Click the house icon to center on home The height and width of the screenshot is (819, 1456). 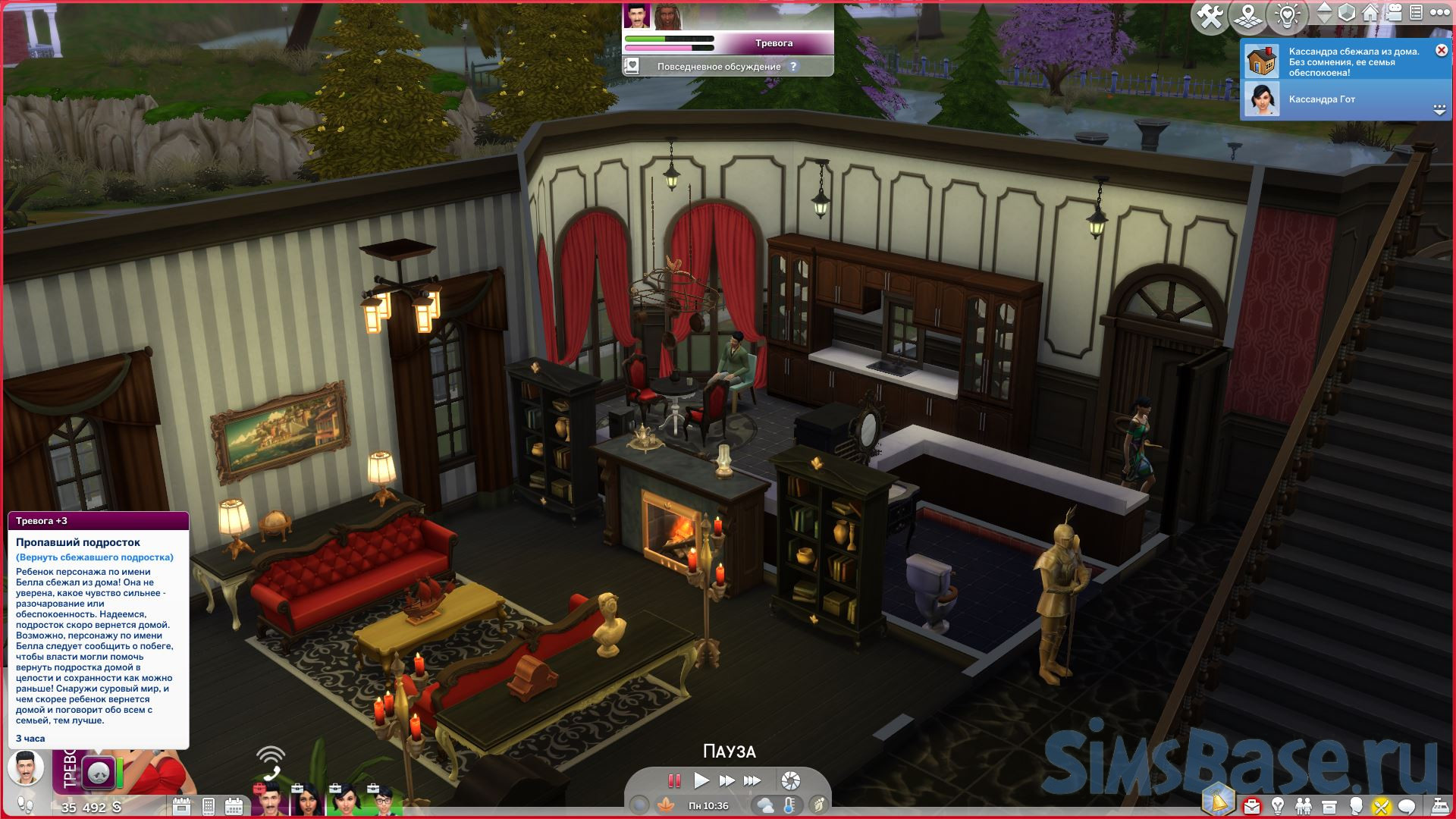click(x=1370, y=14)
